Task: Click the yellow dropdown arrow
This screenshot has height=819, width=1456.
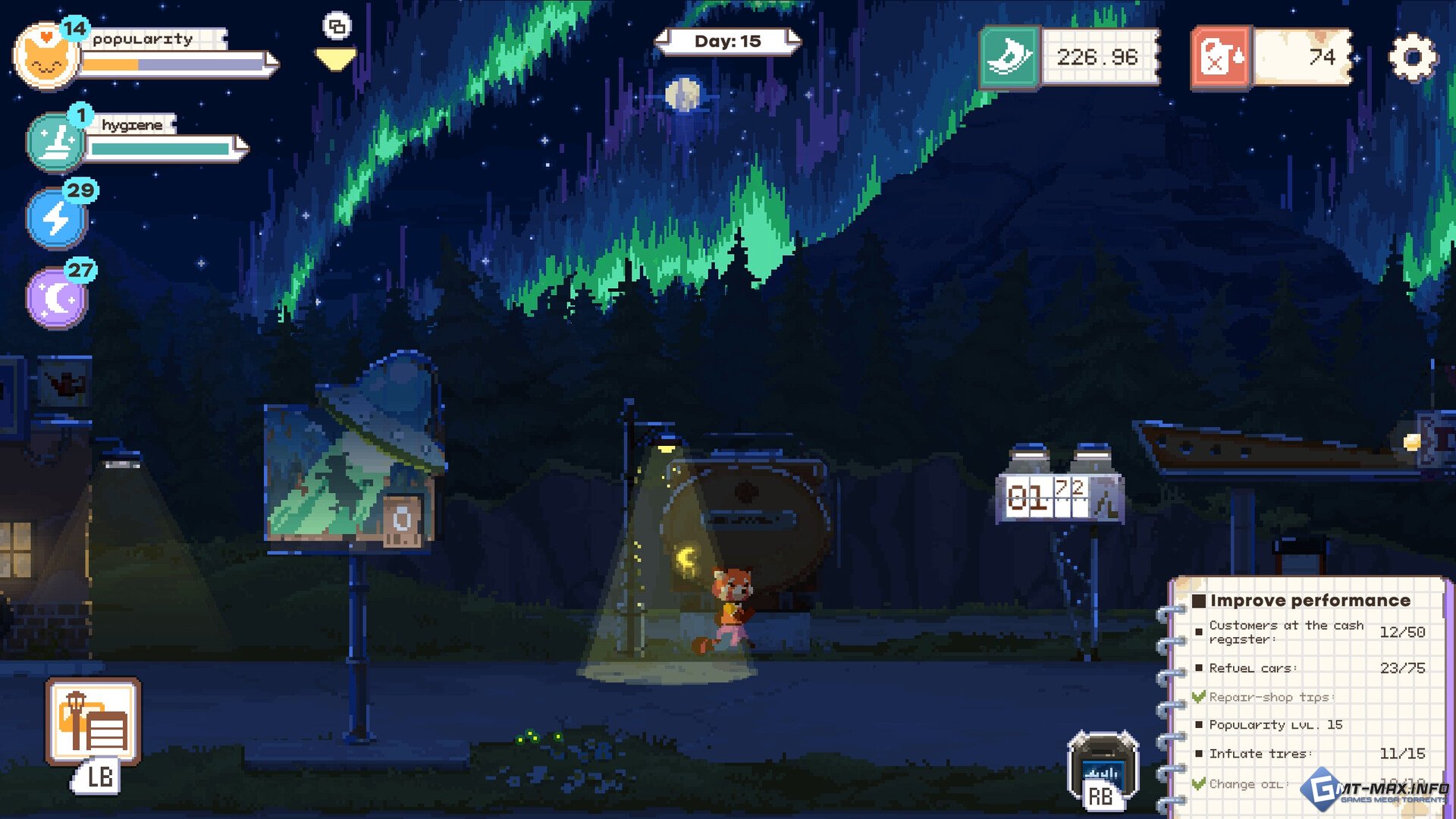Action: [x=335, y=60]
